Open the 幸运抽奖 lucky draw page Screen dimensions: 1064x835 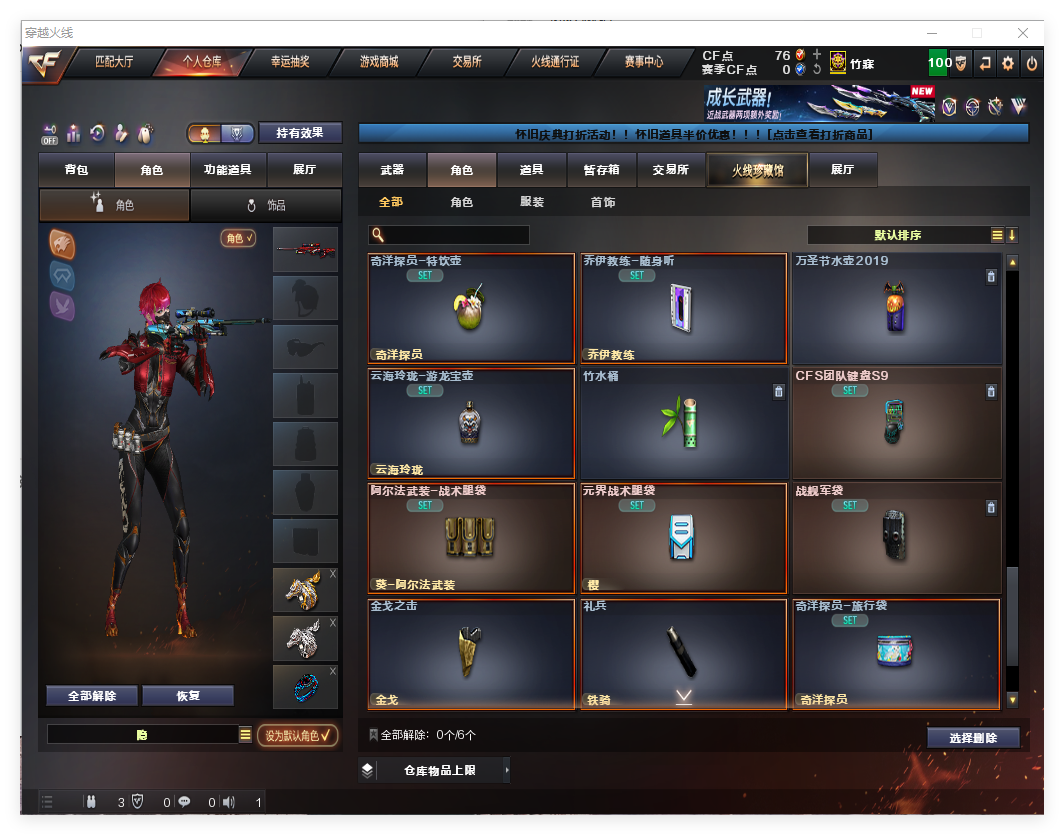(290, 62)
